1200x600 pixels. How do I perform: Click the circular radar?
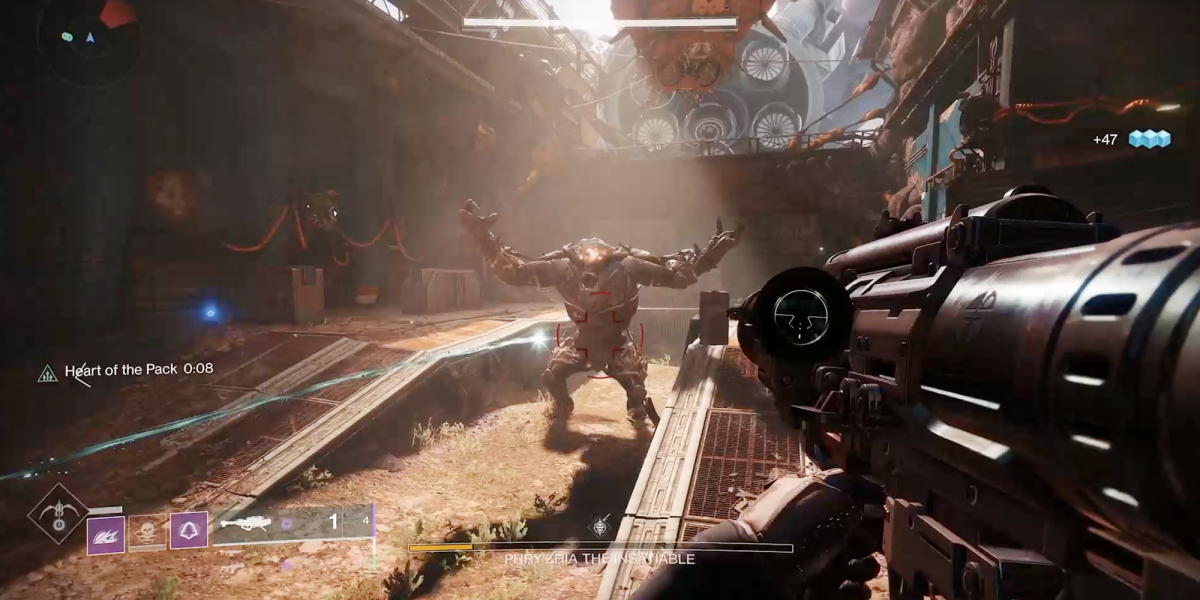tap(86, 38)
